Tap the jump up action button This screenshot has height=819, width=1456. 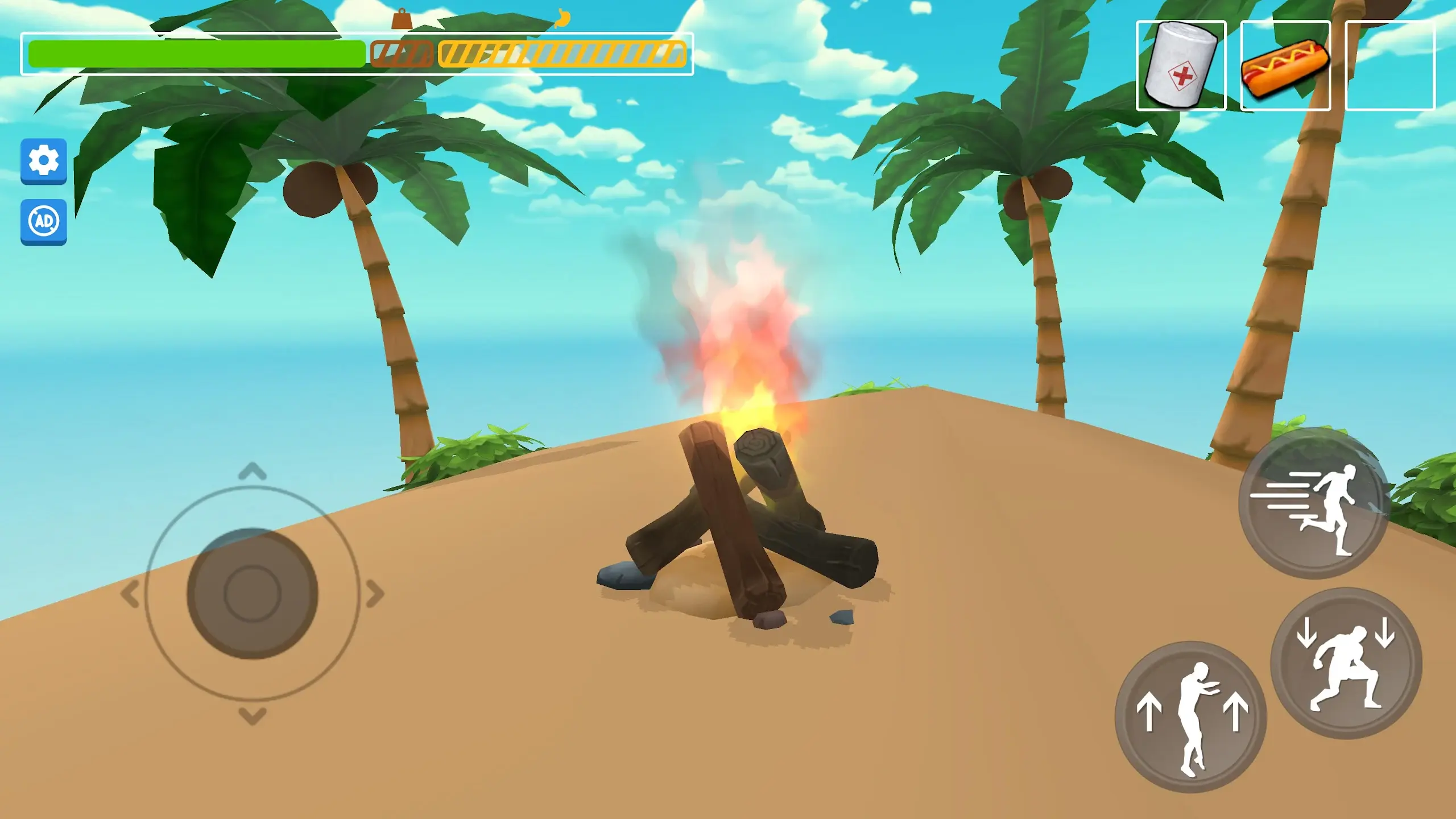1191,717
